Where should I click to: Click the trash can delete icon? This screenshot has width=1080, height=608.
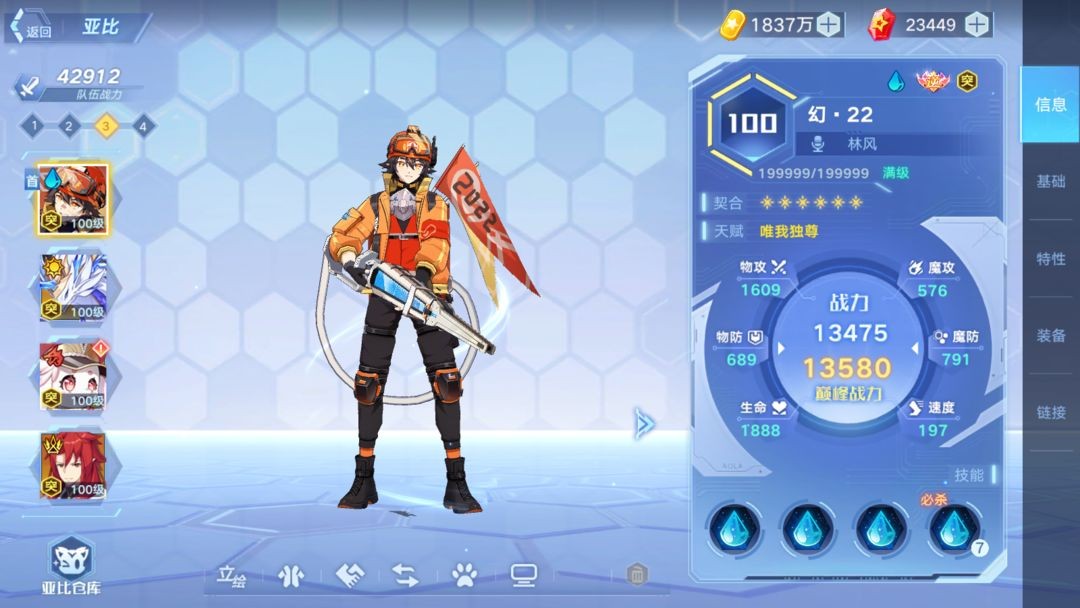(637, 575)
